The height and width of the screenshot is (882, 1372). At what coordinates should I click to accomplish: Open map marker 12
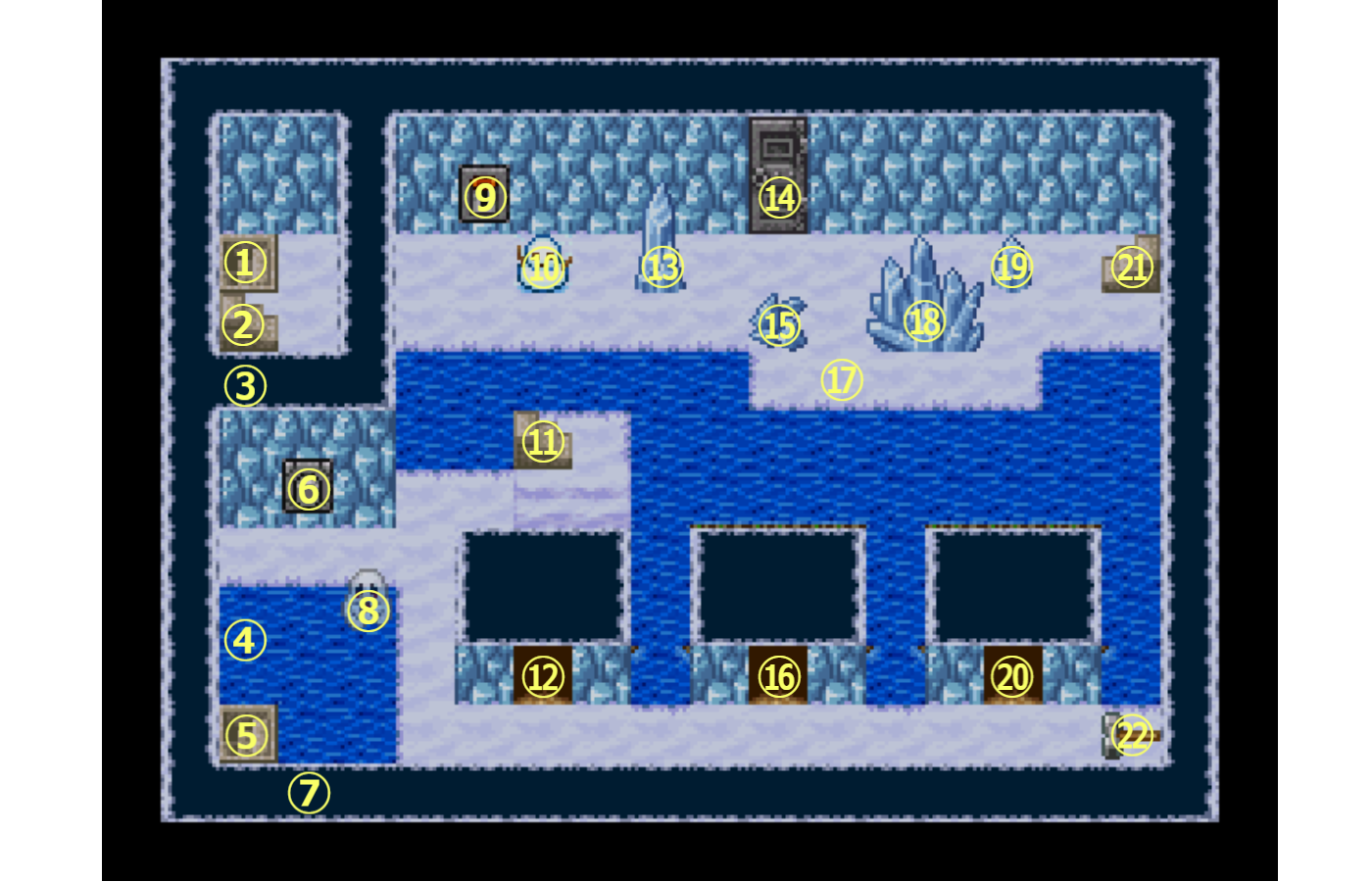(543, 676)
